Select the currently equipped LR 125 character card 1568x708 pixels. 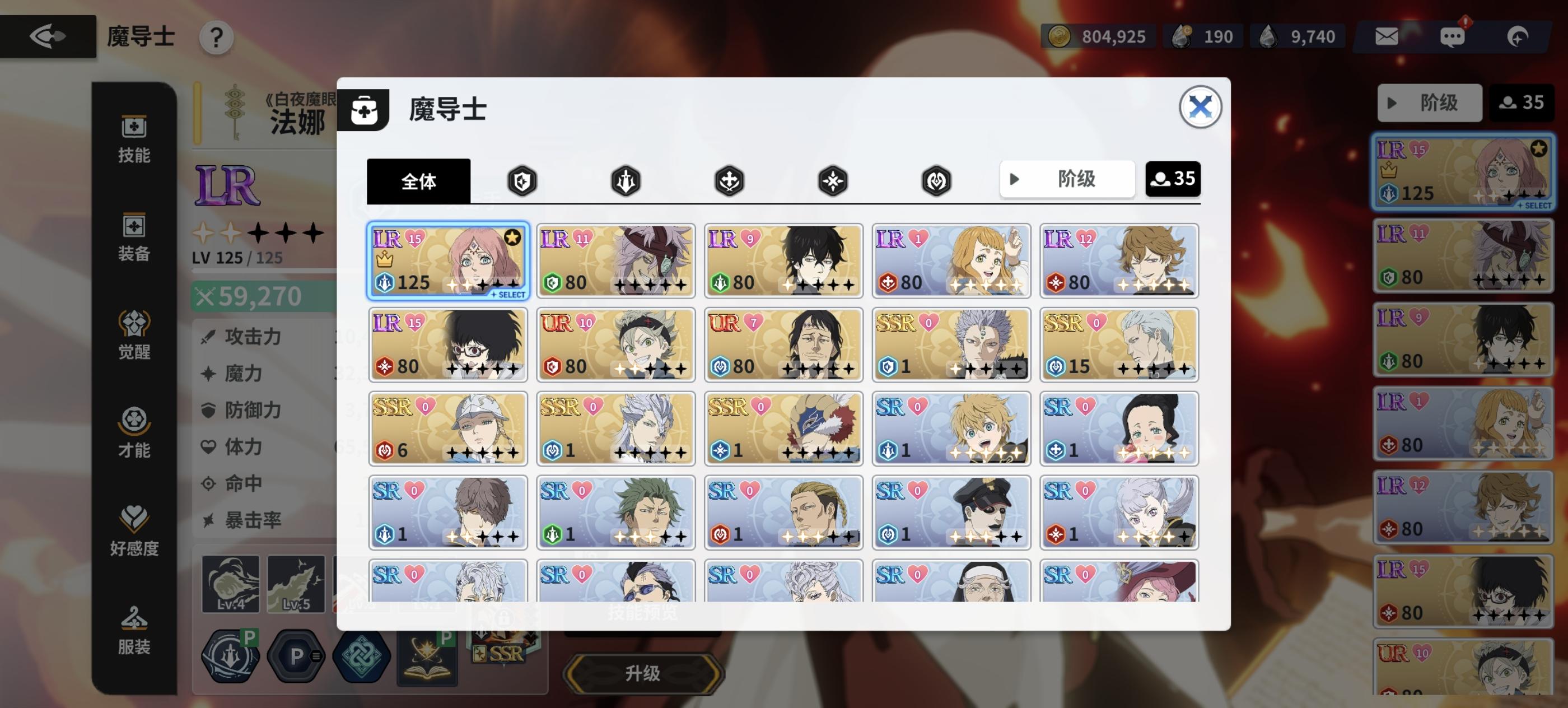448,261
